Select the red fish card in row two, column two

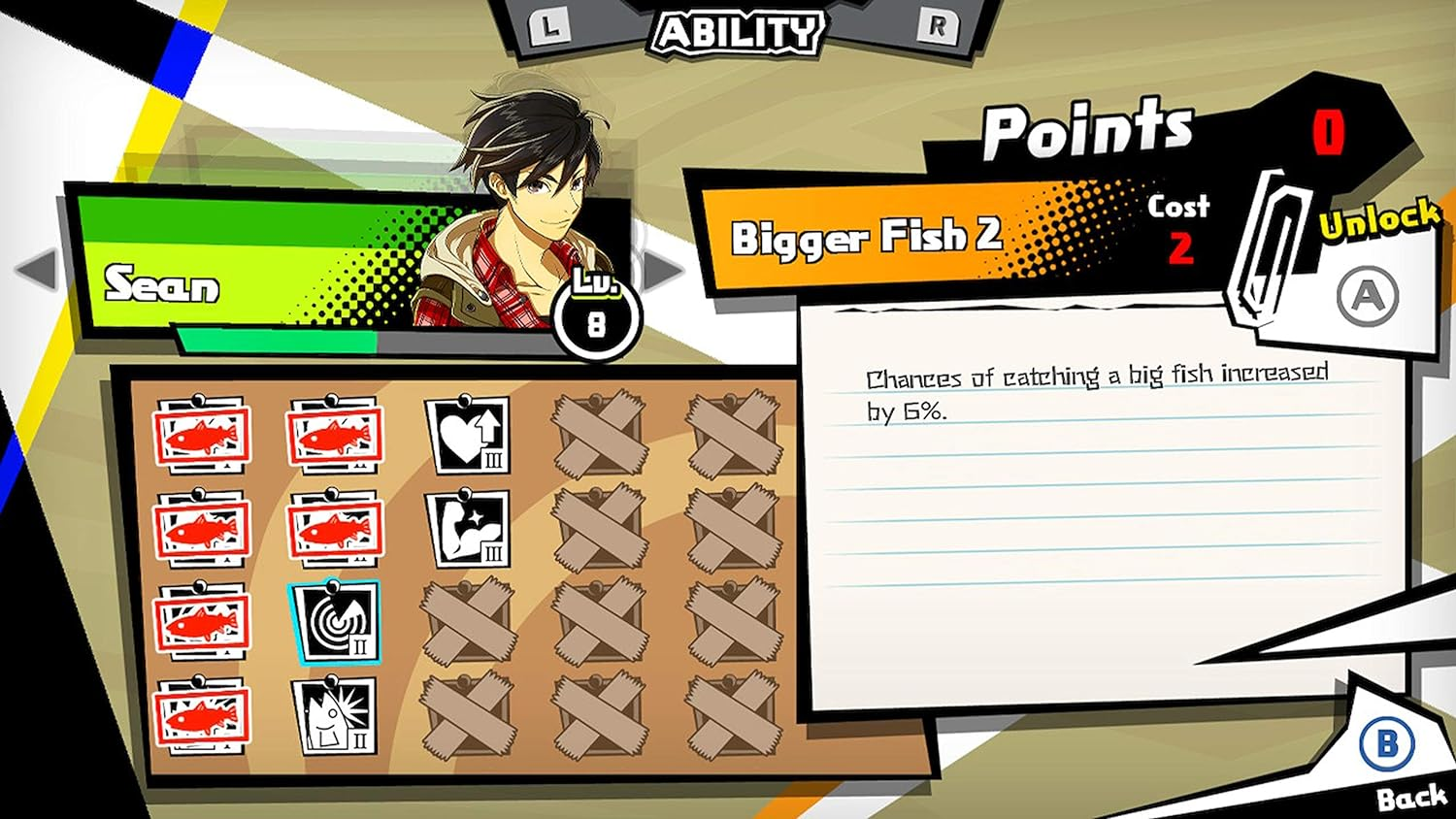(x=337, y=529)
